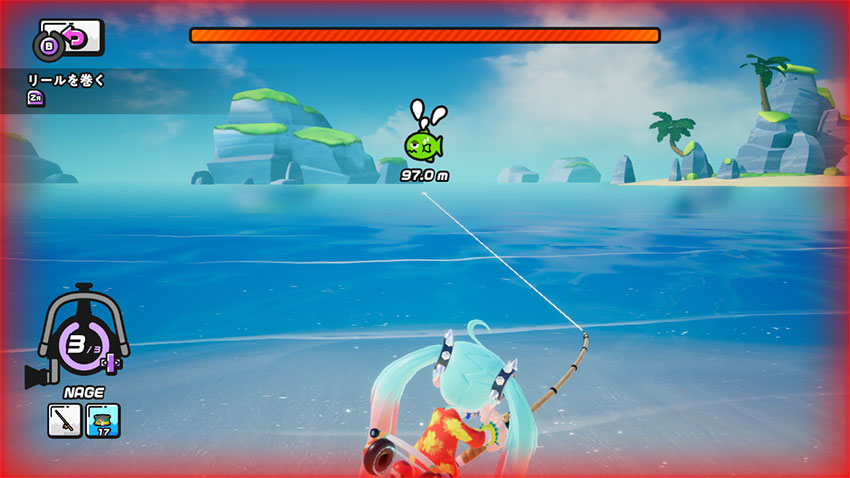Click the pink return arrow button
This screenshot has height=478, width=850.
coord(75,38)
